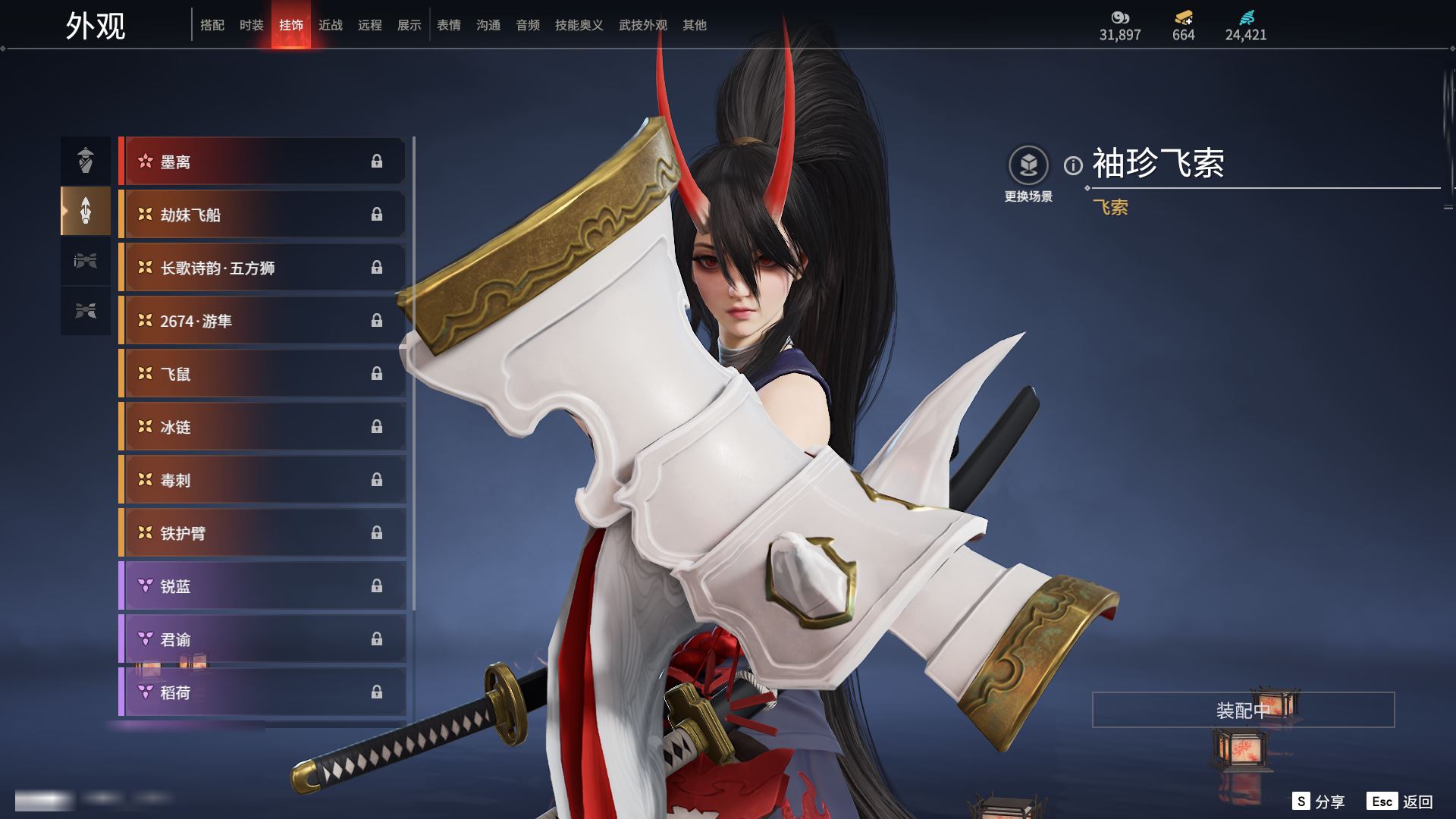Open the 武技外观 tab
Screen dimensions: 1456x819
pyautogui.click(x=642, y=25)
